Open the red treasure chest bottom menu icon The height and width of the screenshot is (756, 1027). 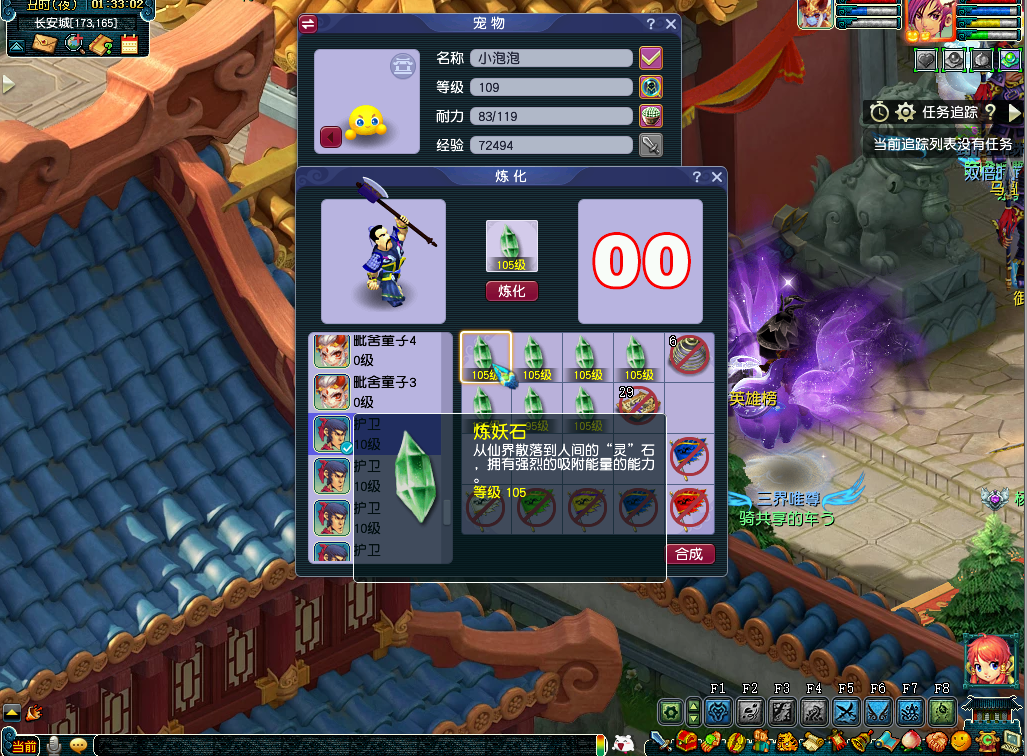coord(686,743)
